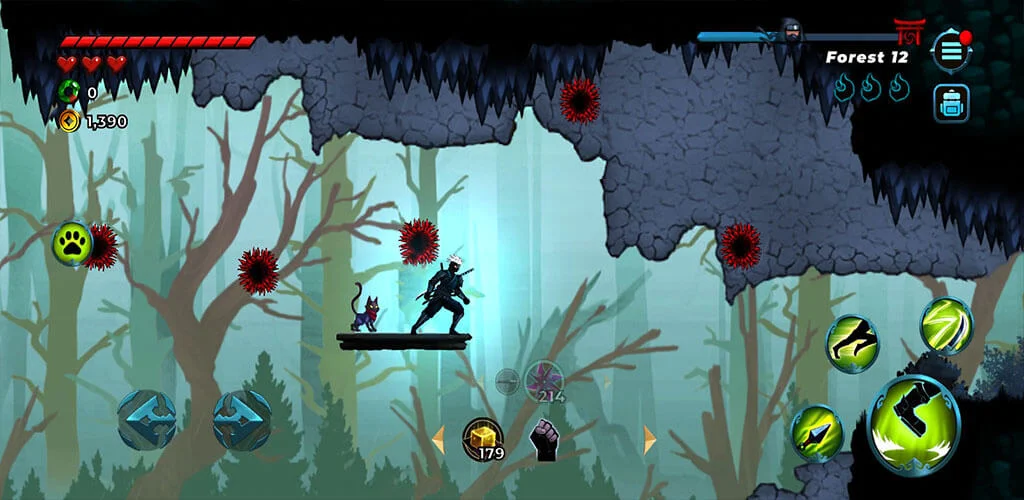Activate the dash sprint skill
The width and height of the screenshot is (1024, 500).
[852, 344]
